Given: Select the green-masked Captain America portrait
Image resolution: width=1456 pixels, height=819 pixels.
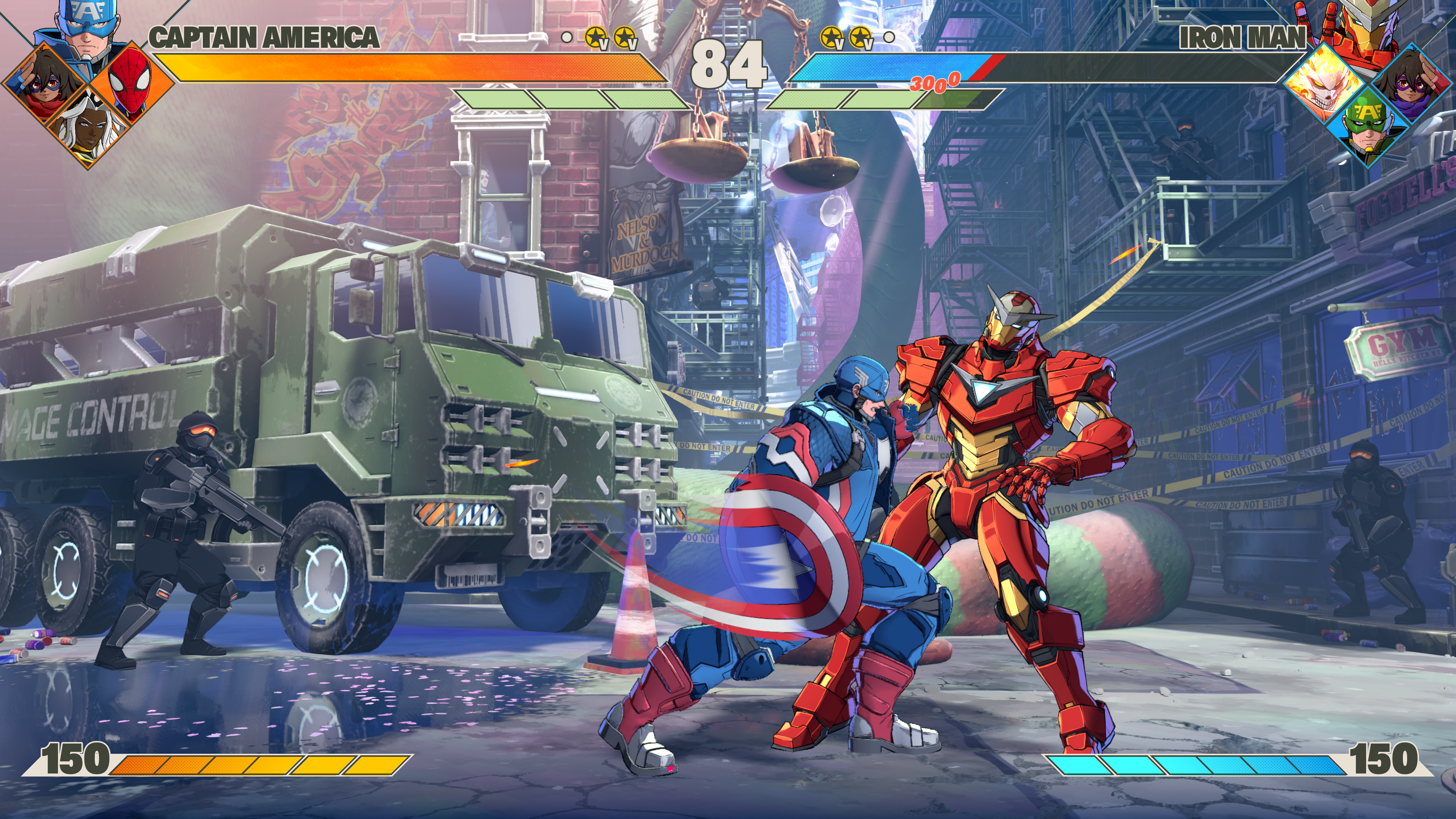Looking at the screenshot, I should click(x=1371, y=127).
